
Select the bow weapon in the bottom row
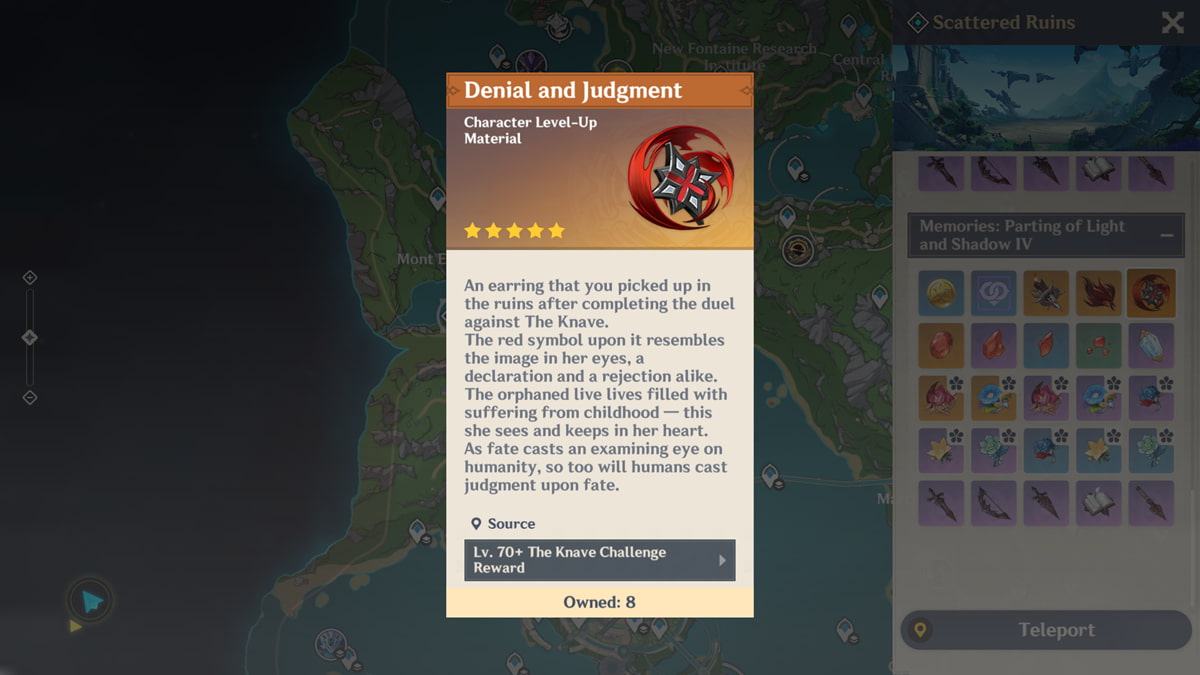point(993,503)
